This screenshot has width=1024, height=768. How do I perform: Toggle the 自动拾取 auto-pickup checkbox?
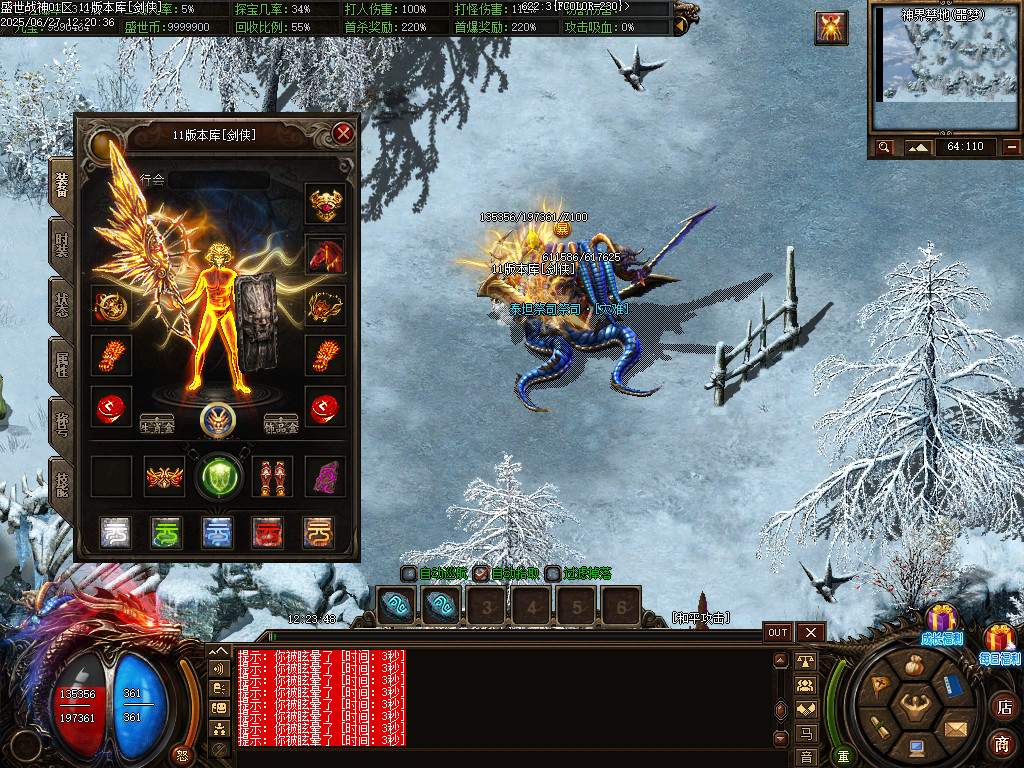coord(481,574)
